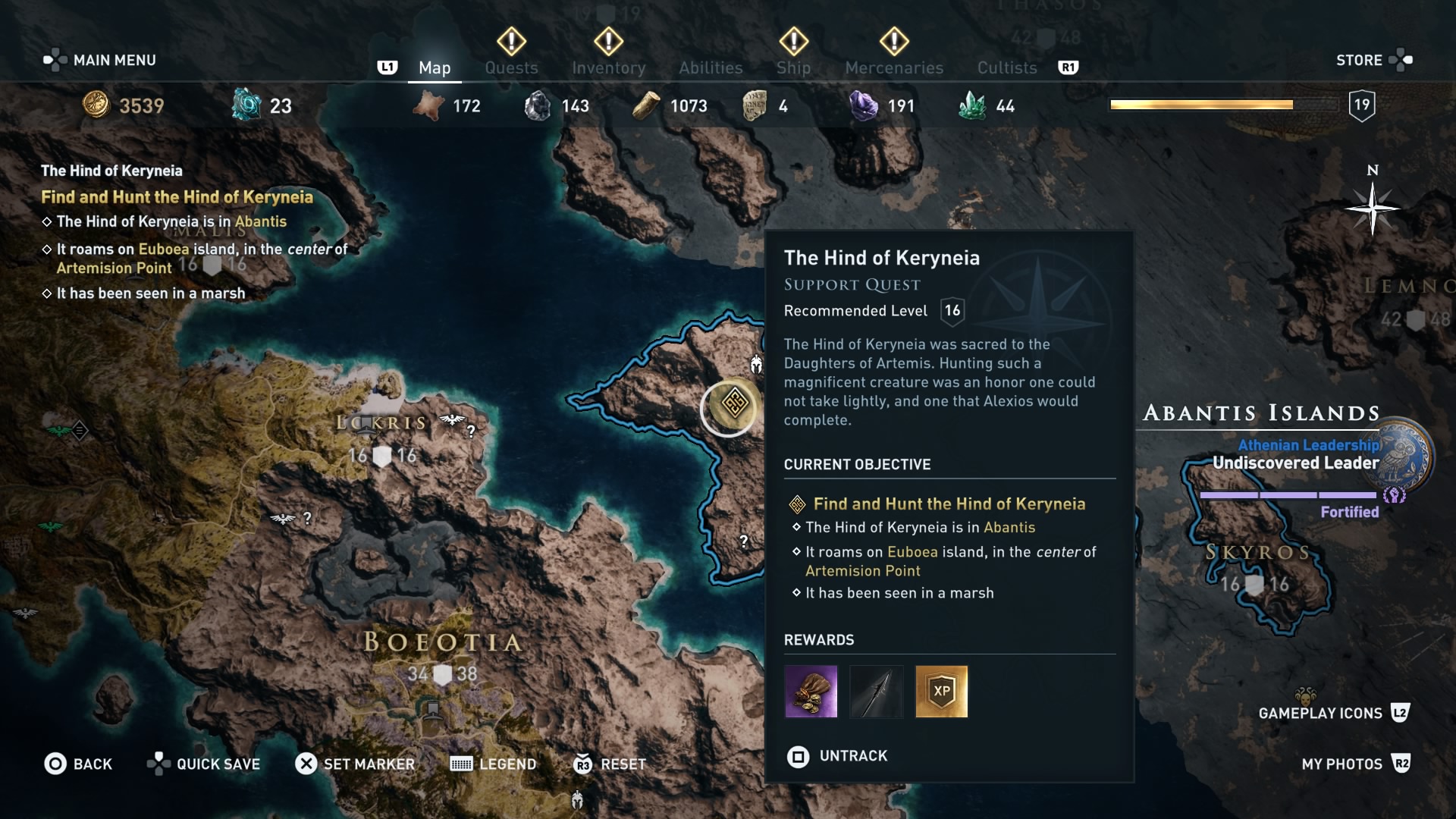Open the Cultists tab
1456x819 pixels.
tap(1006, 67)
